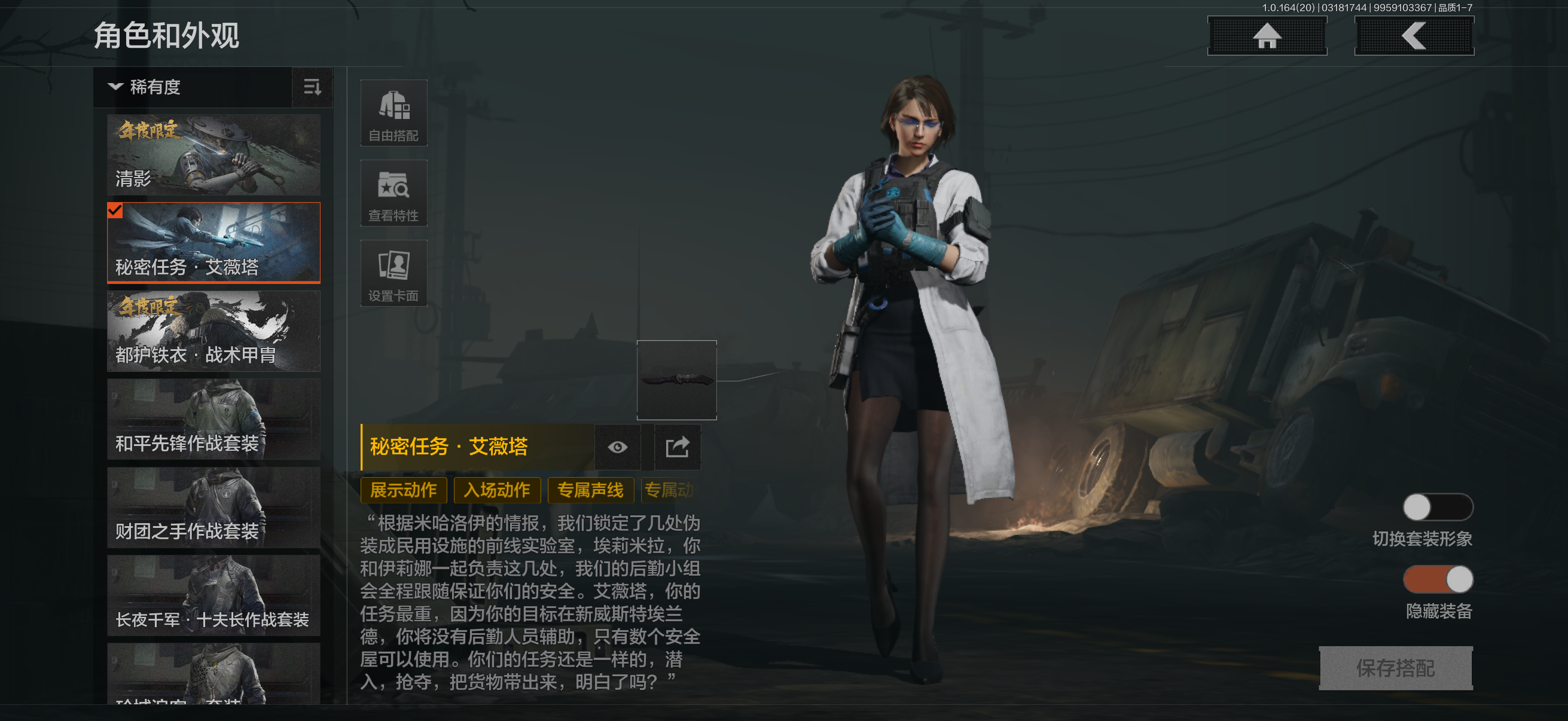Image resolution: width=1568 pixels, height=721 pixels.
Task: Click the 展示动作 button
Action: [404, 490]
